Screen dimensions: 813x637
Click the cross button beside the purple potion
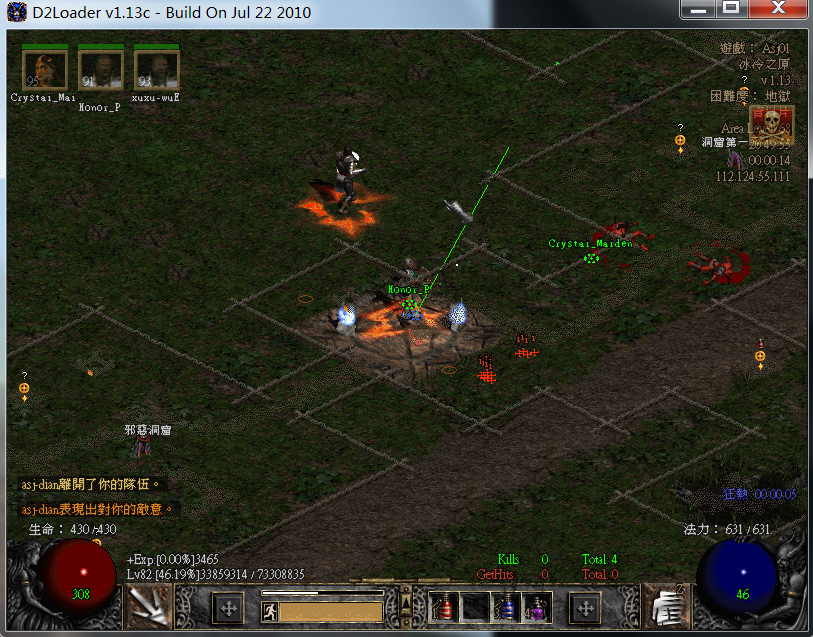585,607
